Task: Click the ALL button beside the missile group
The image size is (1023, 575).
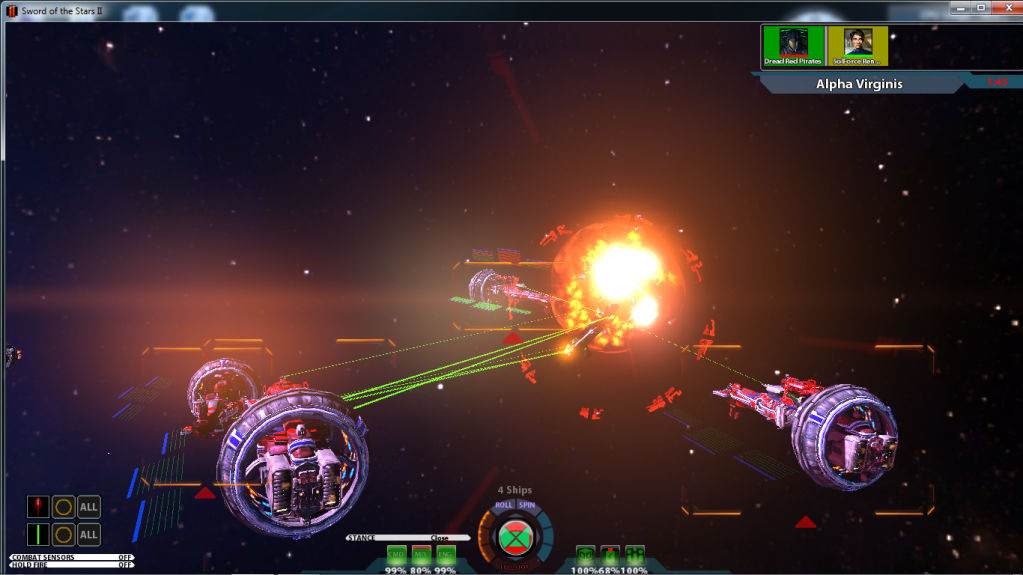Action: pos(89,507)
